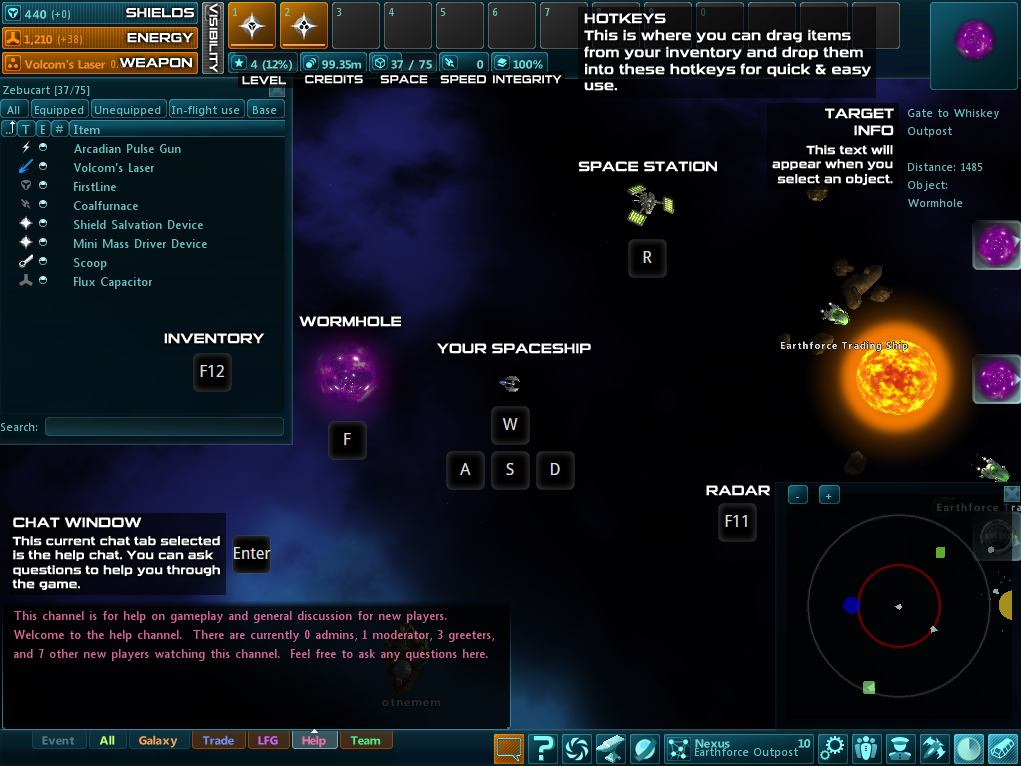Choose the Flux Capacitor inventory item
This screenshot has height=766, width=1021.
point(113,282)
